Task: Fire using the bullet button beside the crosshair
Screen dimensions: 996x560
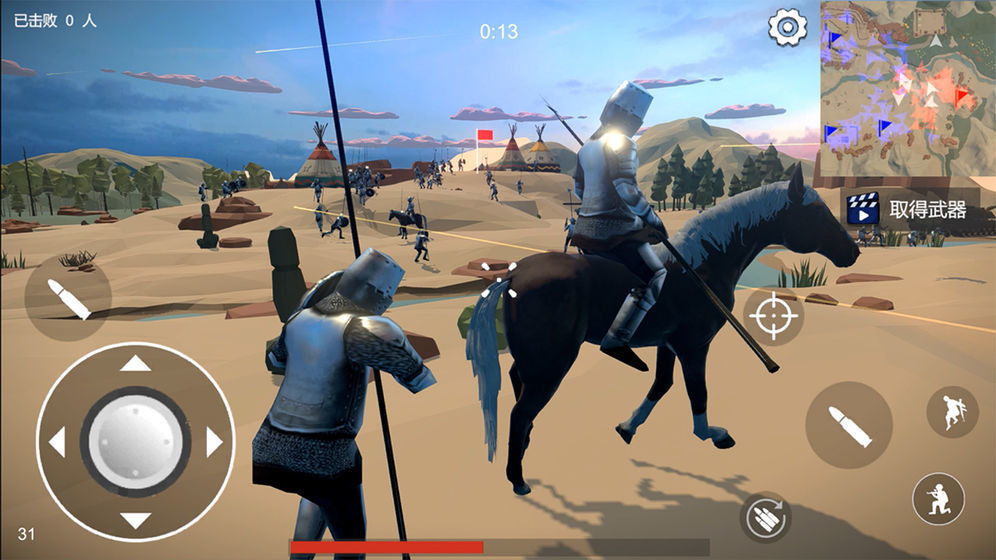Action: (848, 425)
